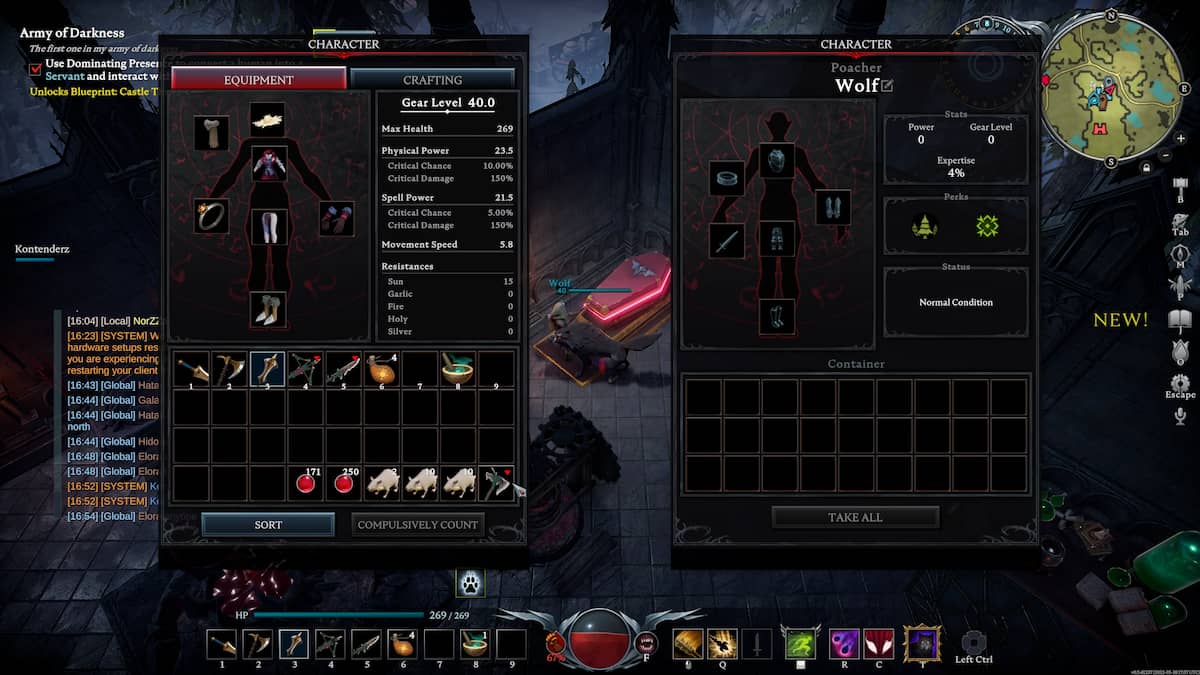Take all items from servant container
Screen dimensions: 1200x675
855,517
